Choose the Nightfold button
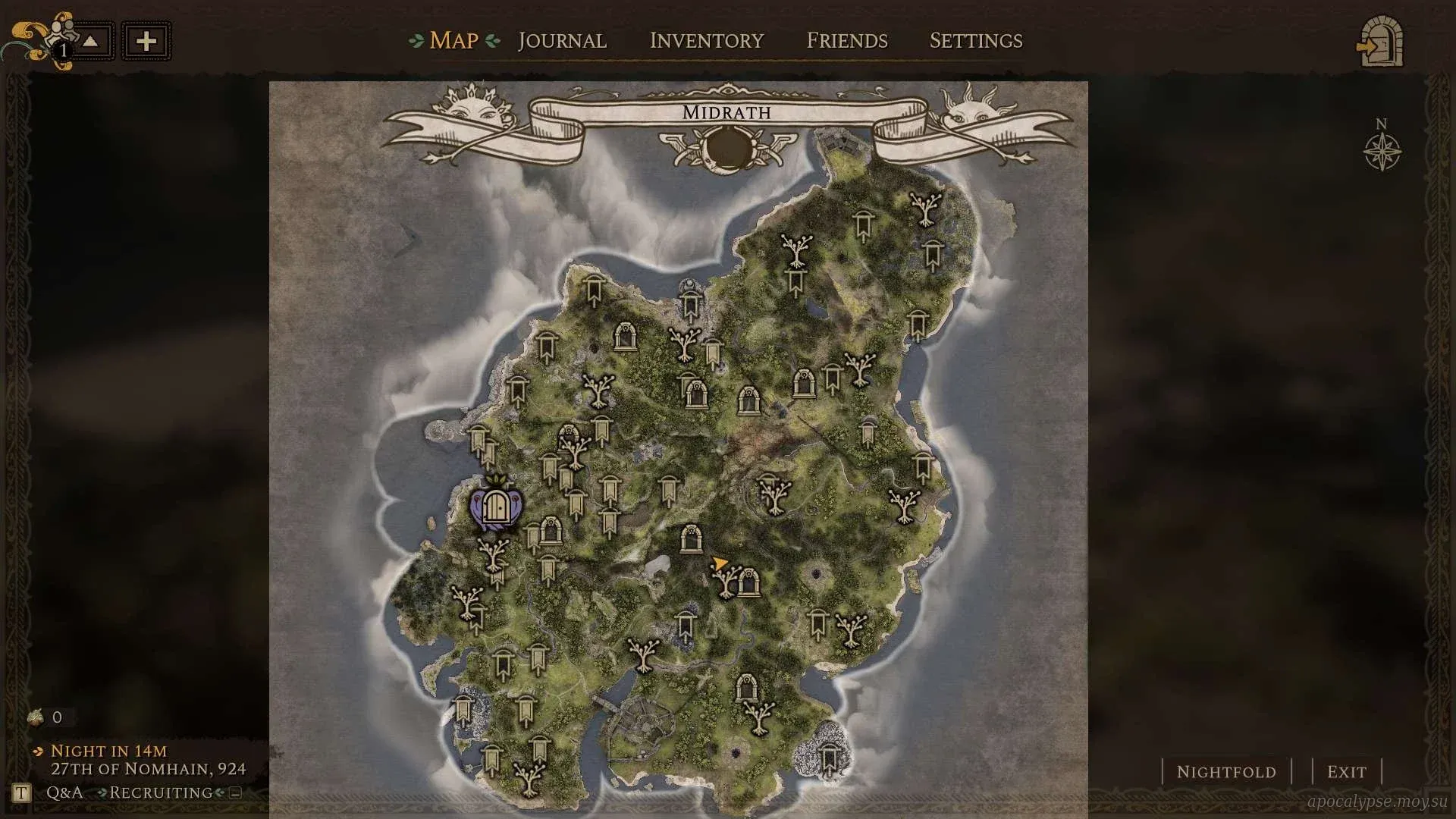Viewport: 1456px width, 819px height. [1225, 772]
